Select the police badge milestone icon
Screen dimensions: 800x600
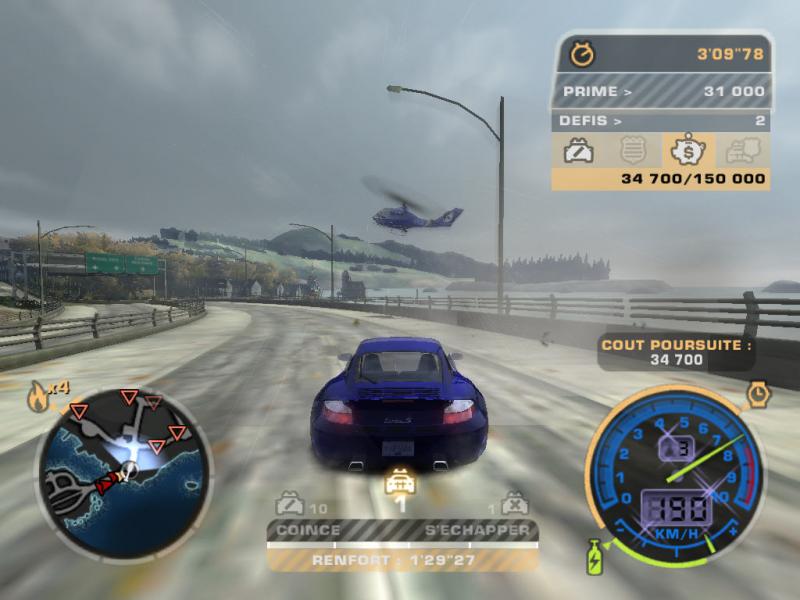pos(632,150)
